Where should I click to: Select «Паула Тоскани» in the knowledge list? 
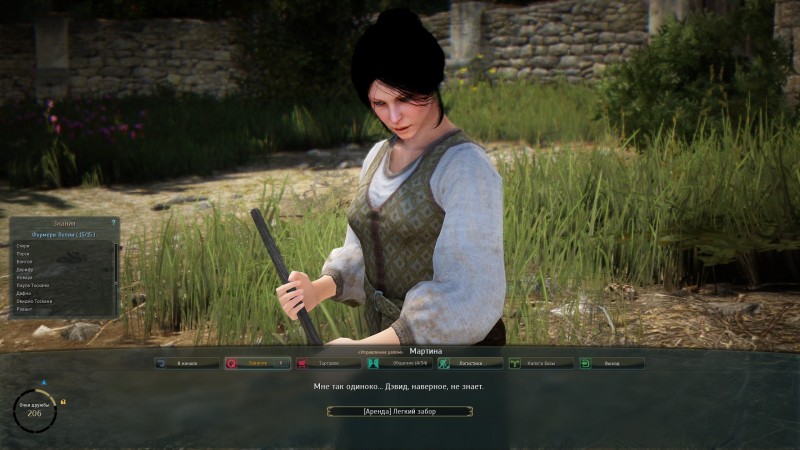coord(33,285)
